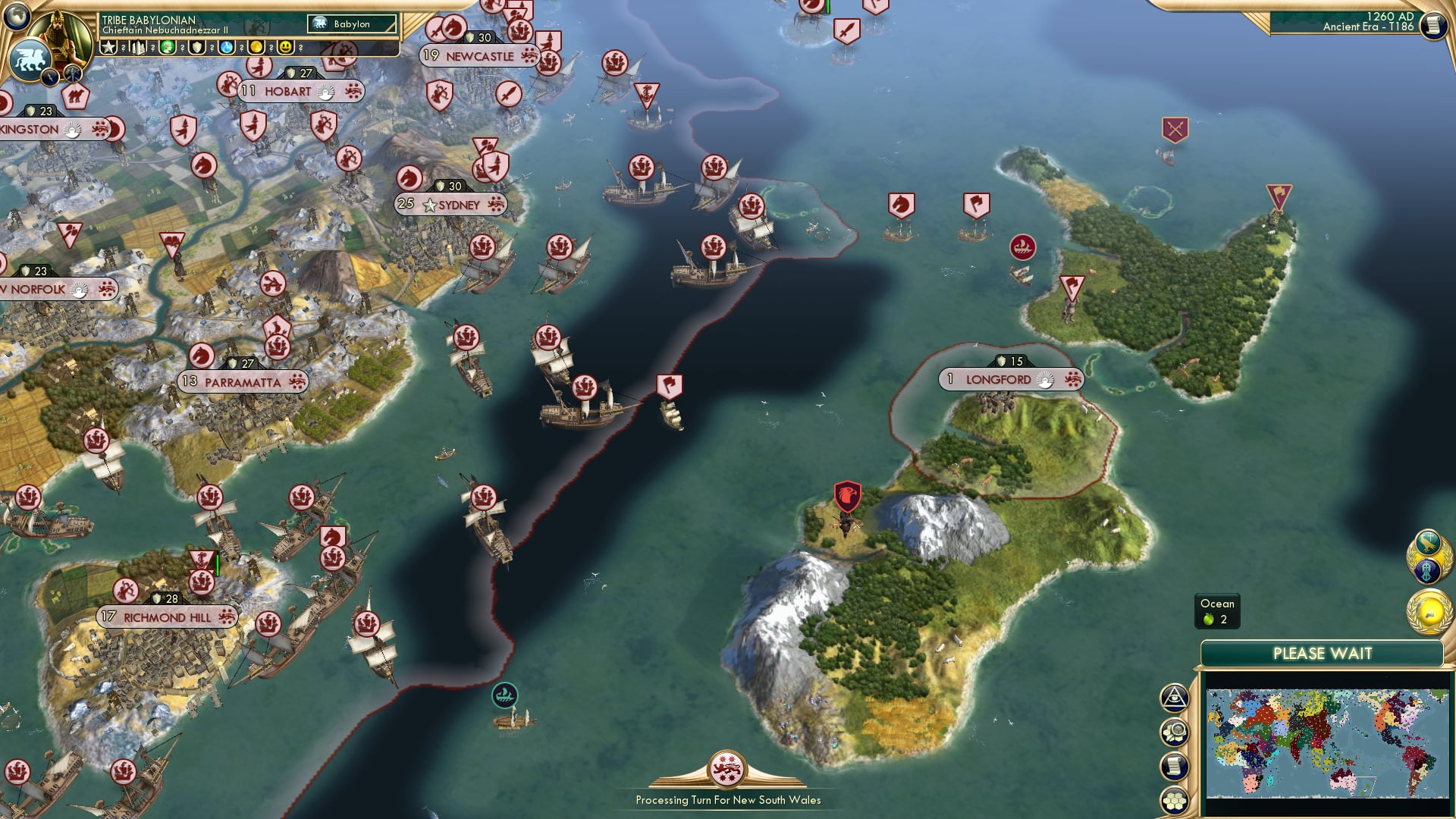Click the culture icon in the top status bar
The image size is (1456, 819).
click(168, 47)
